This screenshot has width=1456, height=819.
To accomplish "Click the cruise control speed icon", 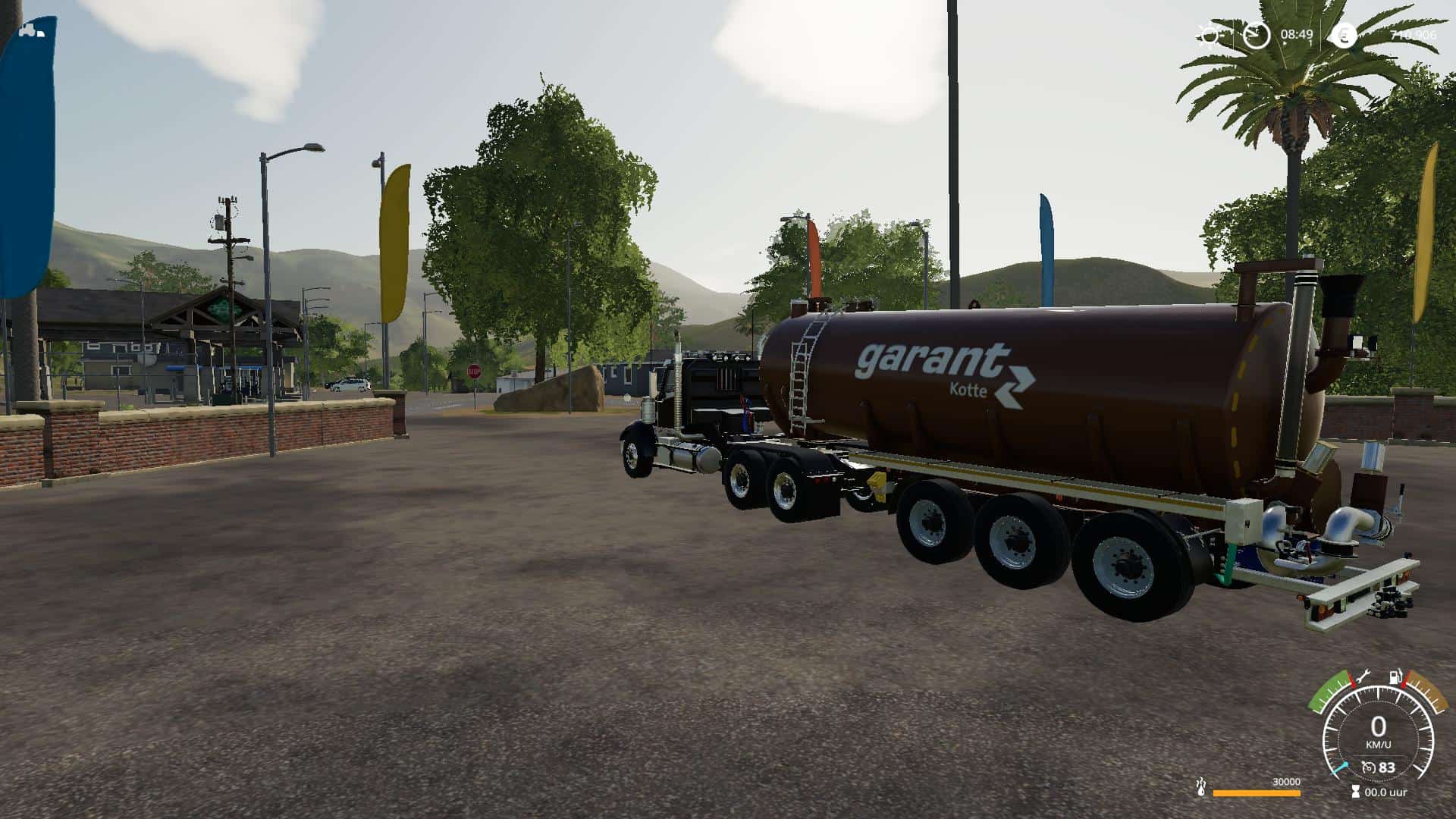I will coord(1369,768).
